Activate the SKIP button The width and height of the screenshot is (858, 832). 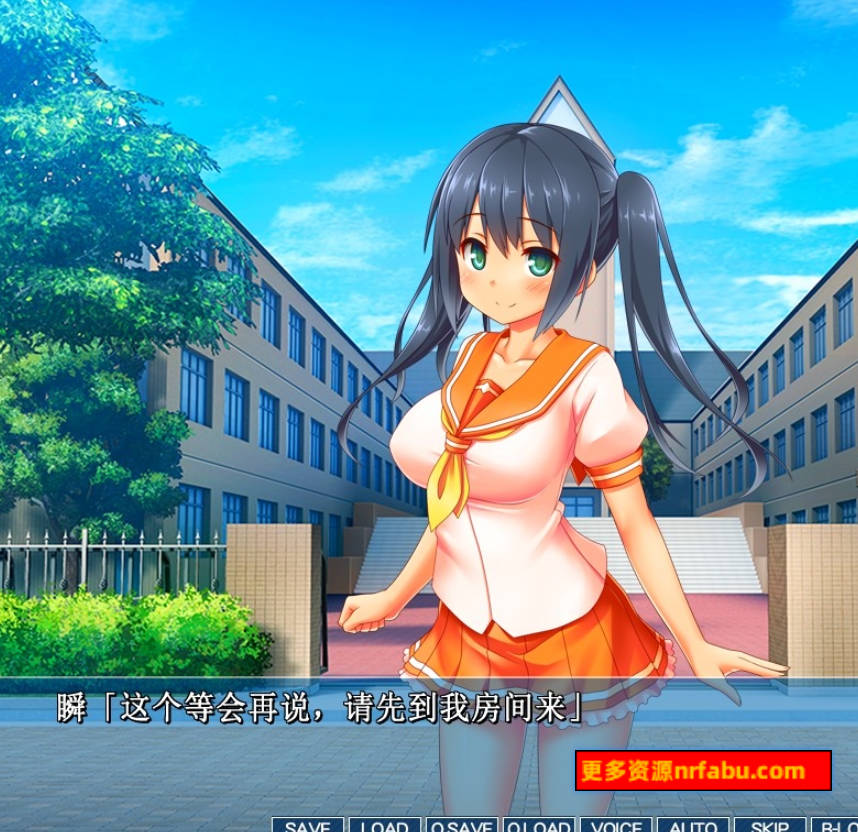pos(769,825)
